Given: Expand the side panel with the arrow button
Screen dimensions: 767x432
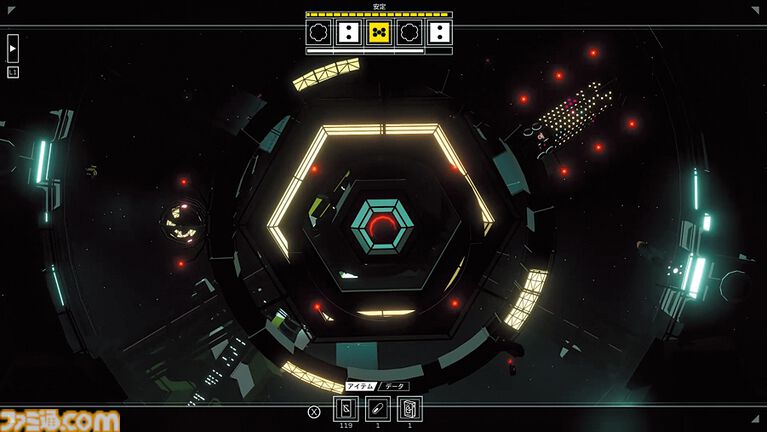Looking at the screenshot, I should tap(13, 48).
